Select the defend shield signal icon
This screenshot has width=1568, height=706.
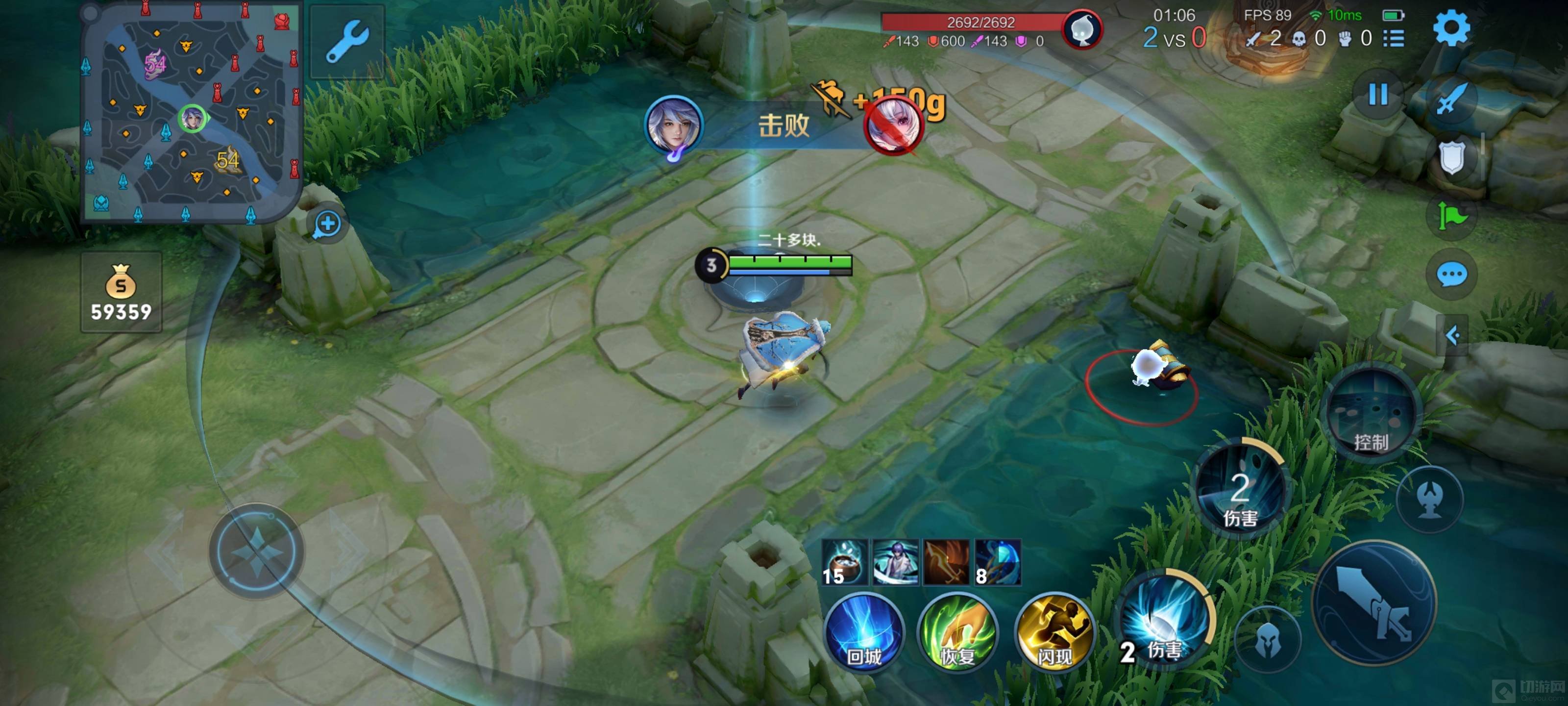pos(1451,157)
